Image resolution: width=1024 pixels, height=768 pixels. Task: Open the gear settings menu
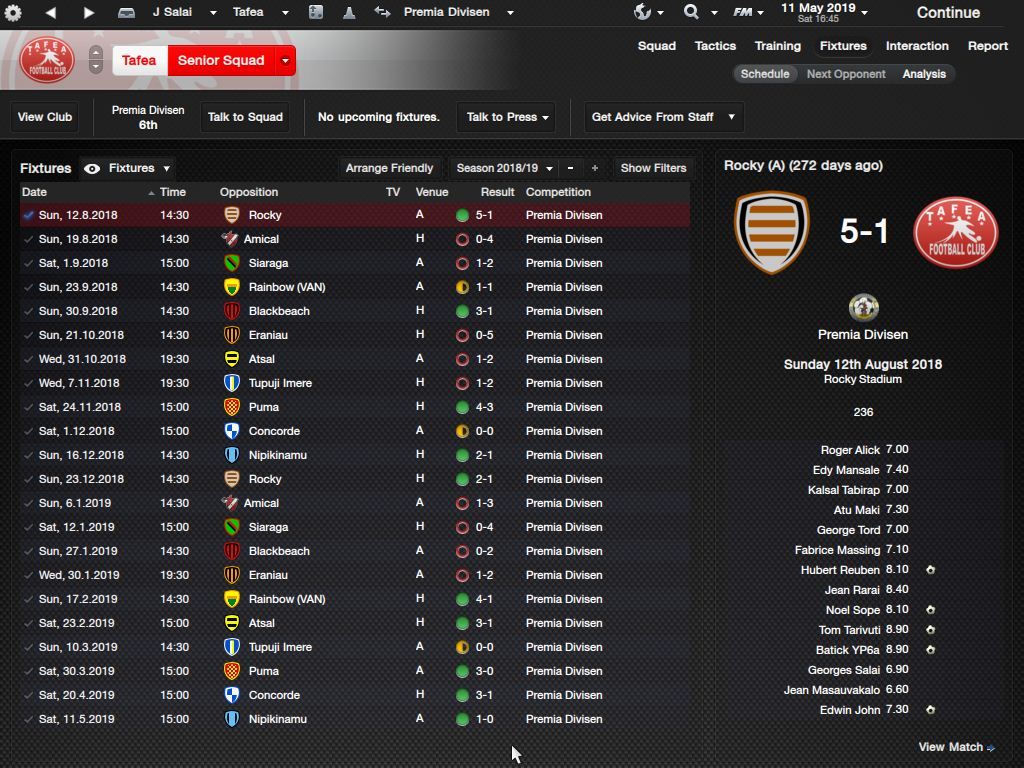point(13,13)
